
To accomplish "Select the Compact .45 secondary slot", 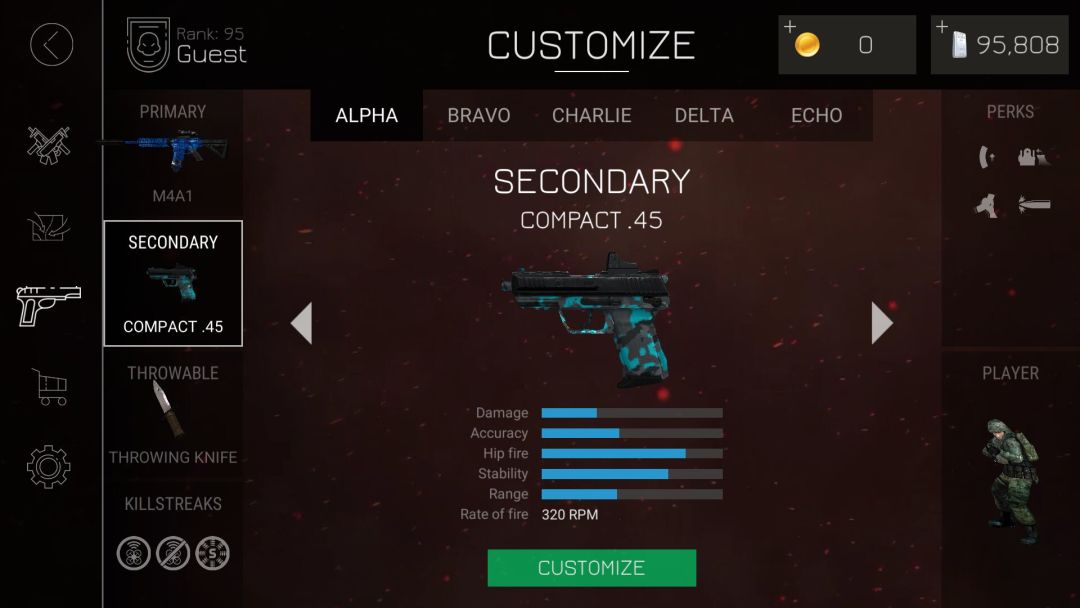I will pyautogui.click(x=173, y=283).
